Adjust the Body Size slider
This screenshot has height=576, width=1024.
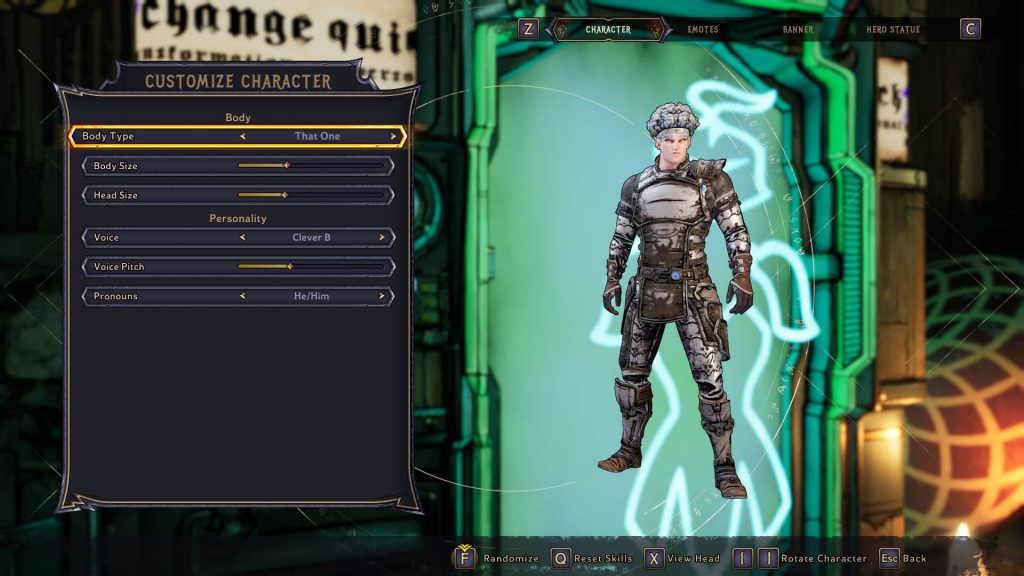pos(286,166)
